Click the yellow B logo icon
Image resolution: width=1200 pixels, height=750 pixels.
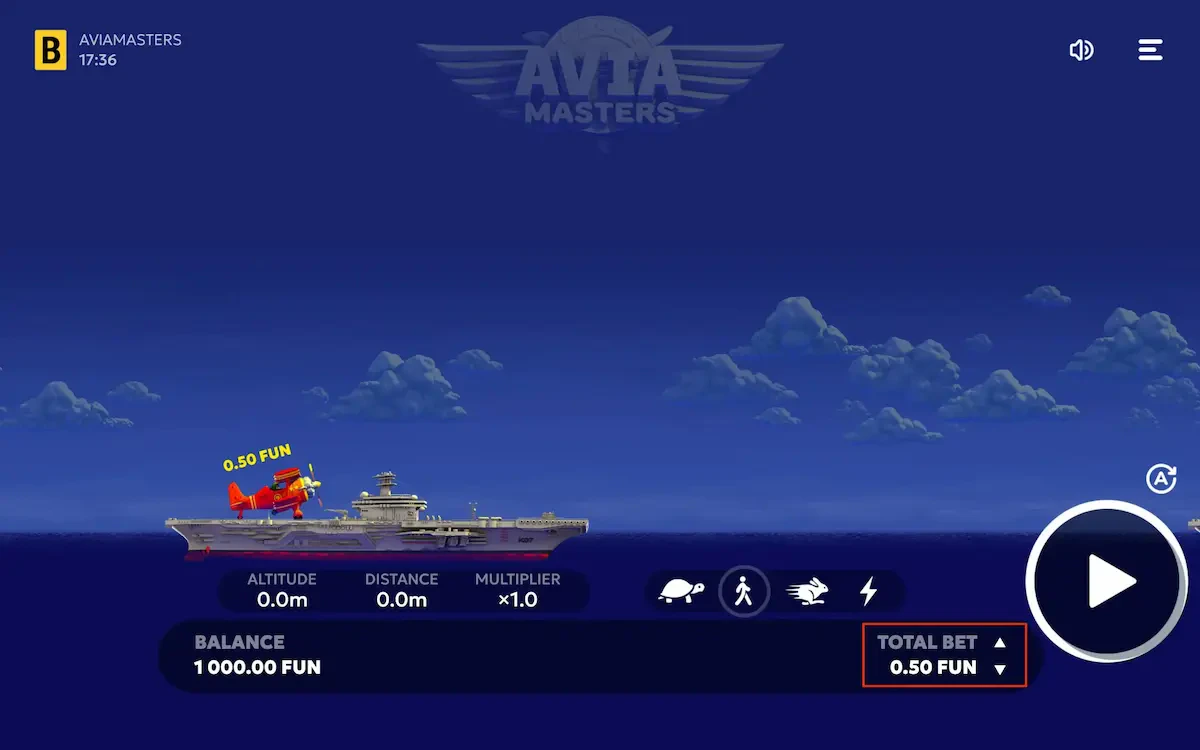pos(51,50)
